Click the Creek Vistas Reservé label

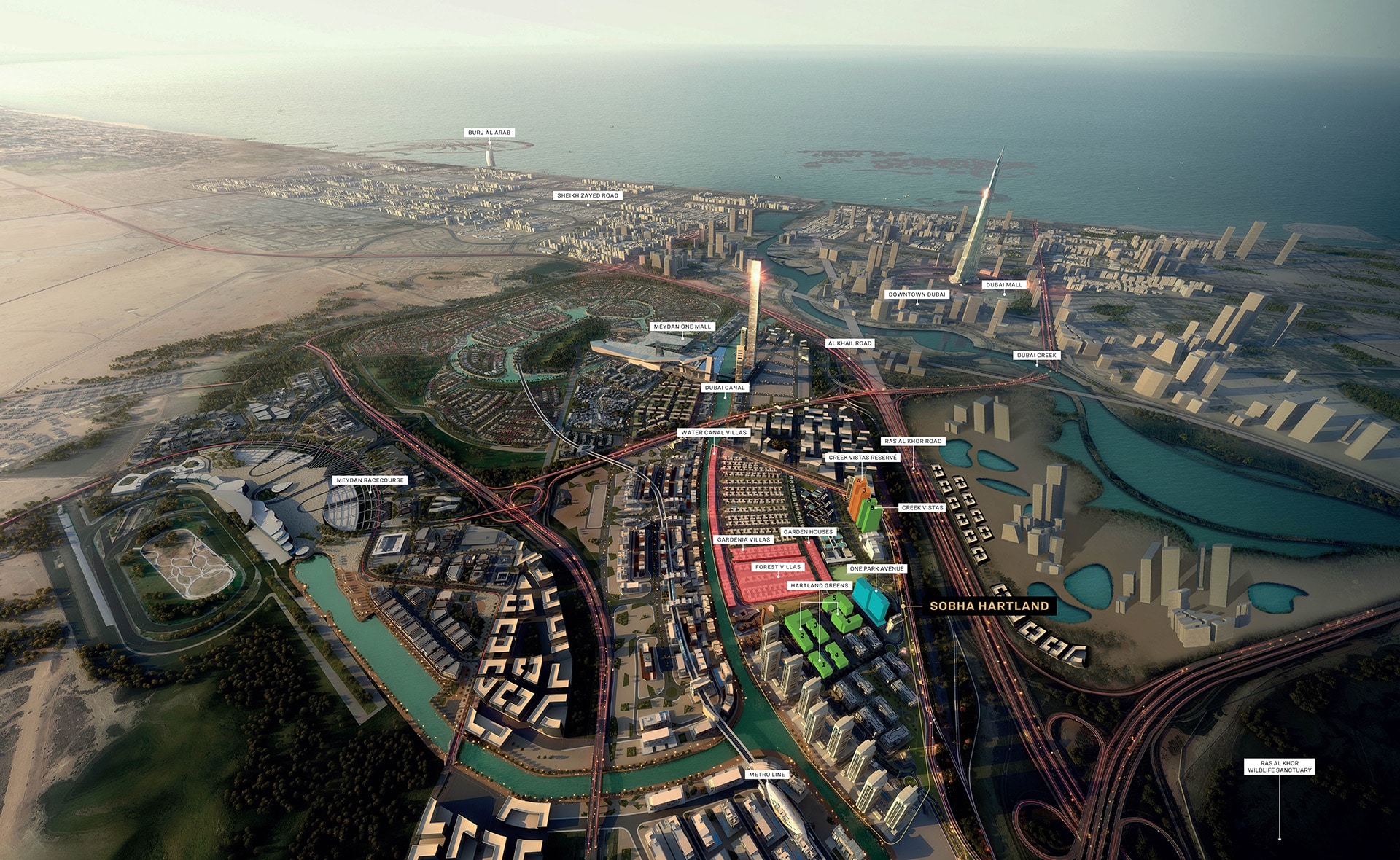[863, 458]
